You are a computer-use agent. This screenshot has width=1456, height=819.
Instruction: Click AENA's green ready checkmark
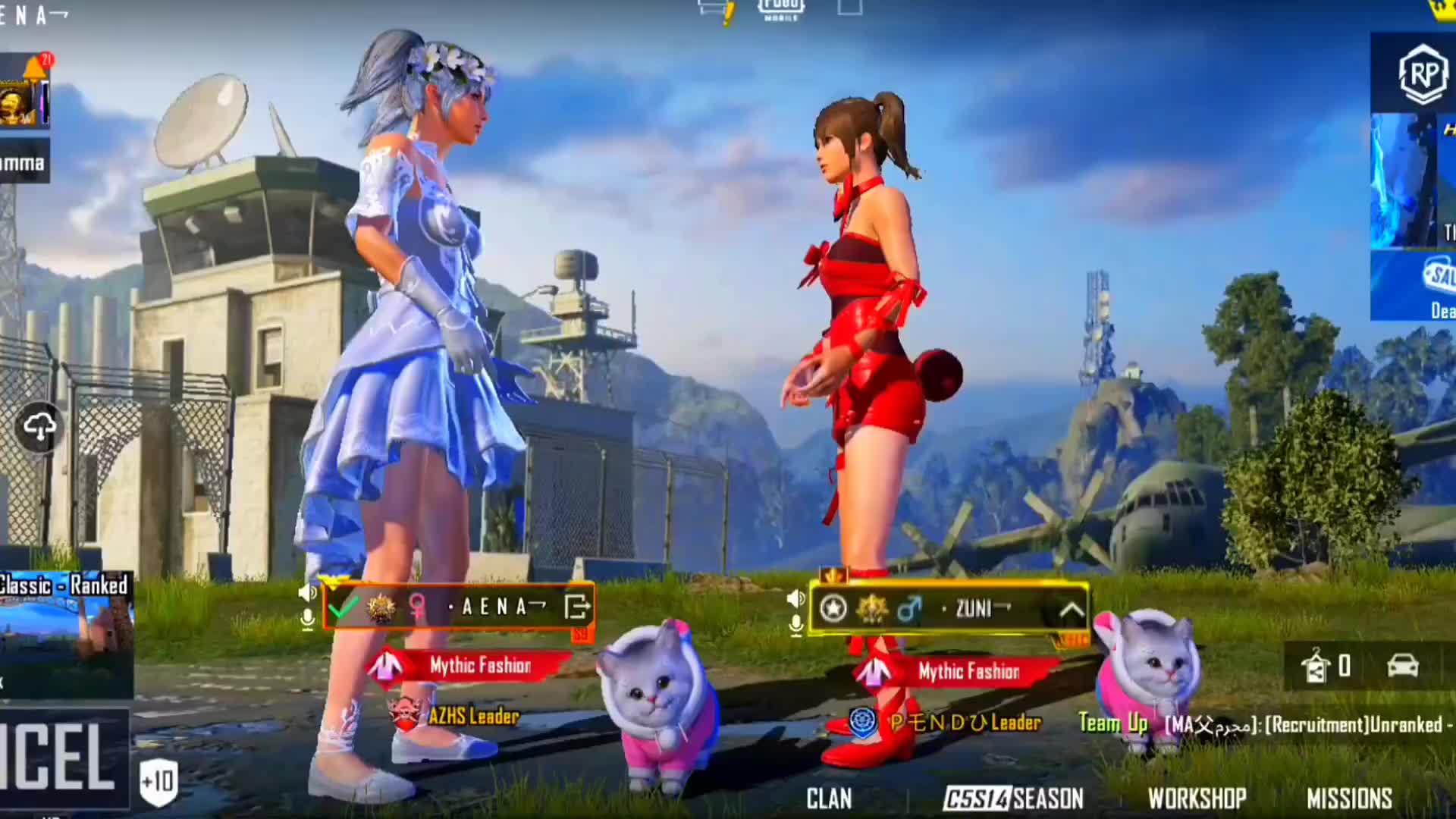(344, 607)
